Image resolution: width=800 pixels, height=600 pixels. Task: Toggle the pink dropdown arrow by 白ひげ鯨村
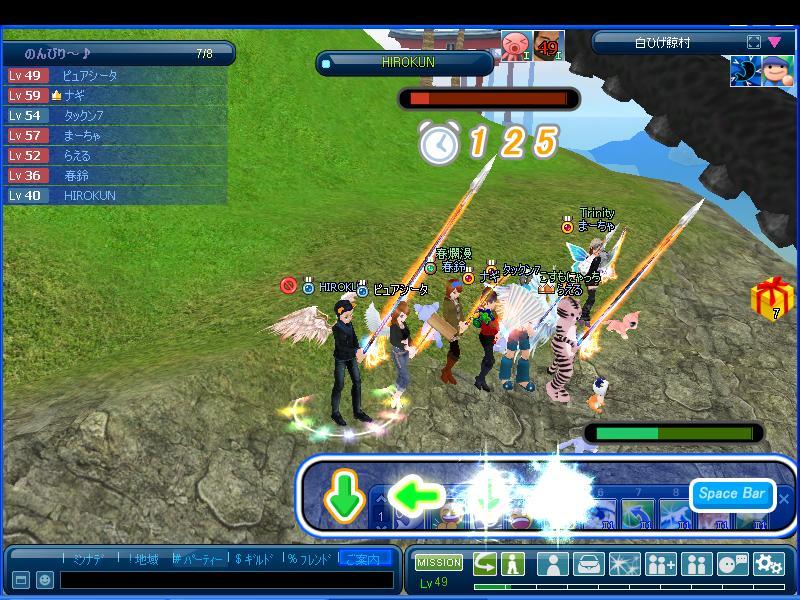[x=775, y=43]
